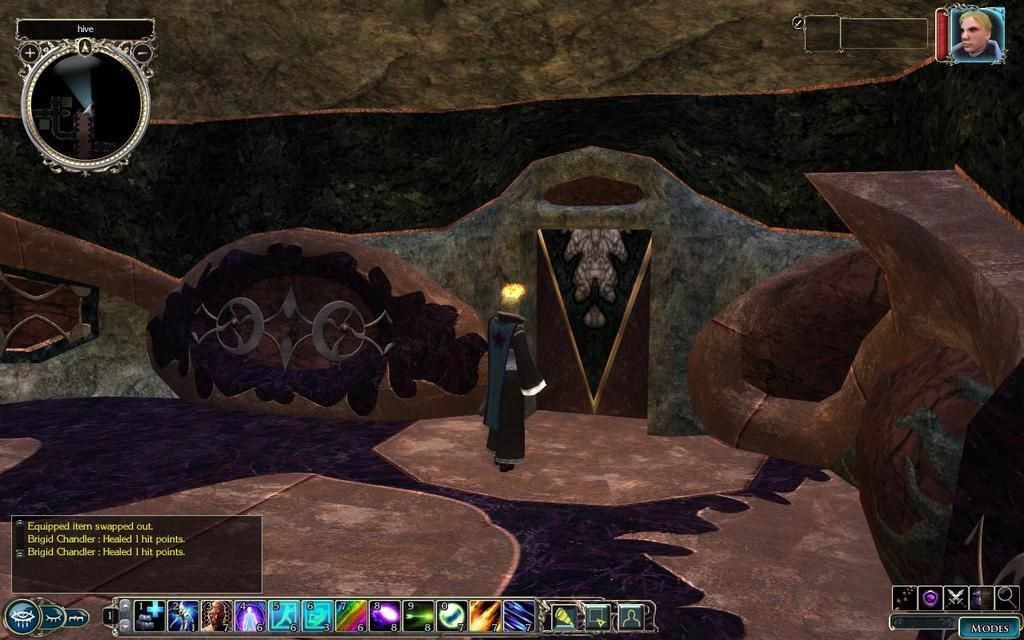The image size is (1024, 640).
Task: Use the healing cross hotbar slot 1
Action: (x=149, y=614)
